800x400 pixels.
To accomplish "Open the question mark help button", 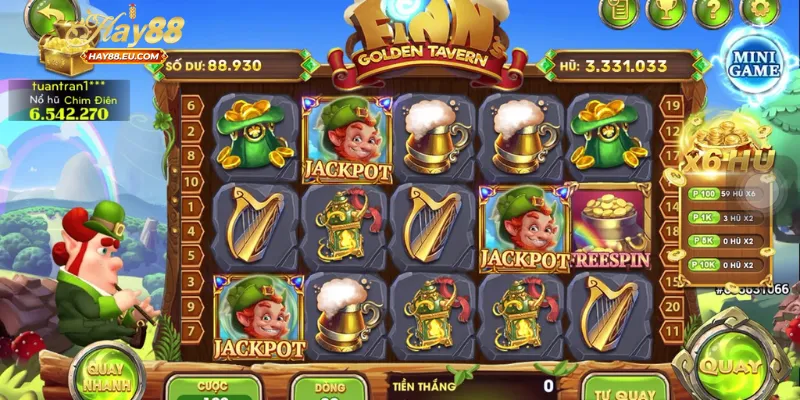I will click(712, 11).
